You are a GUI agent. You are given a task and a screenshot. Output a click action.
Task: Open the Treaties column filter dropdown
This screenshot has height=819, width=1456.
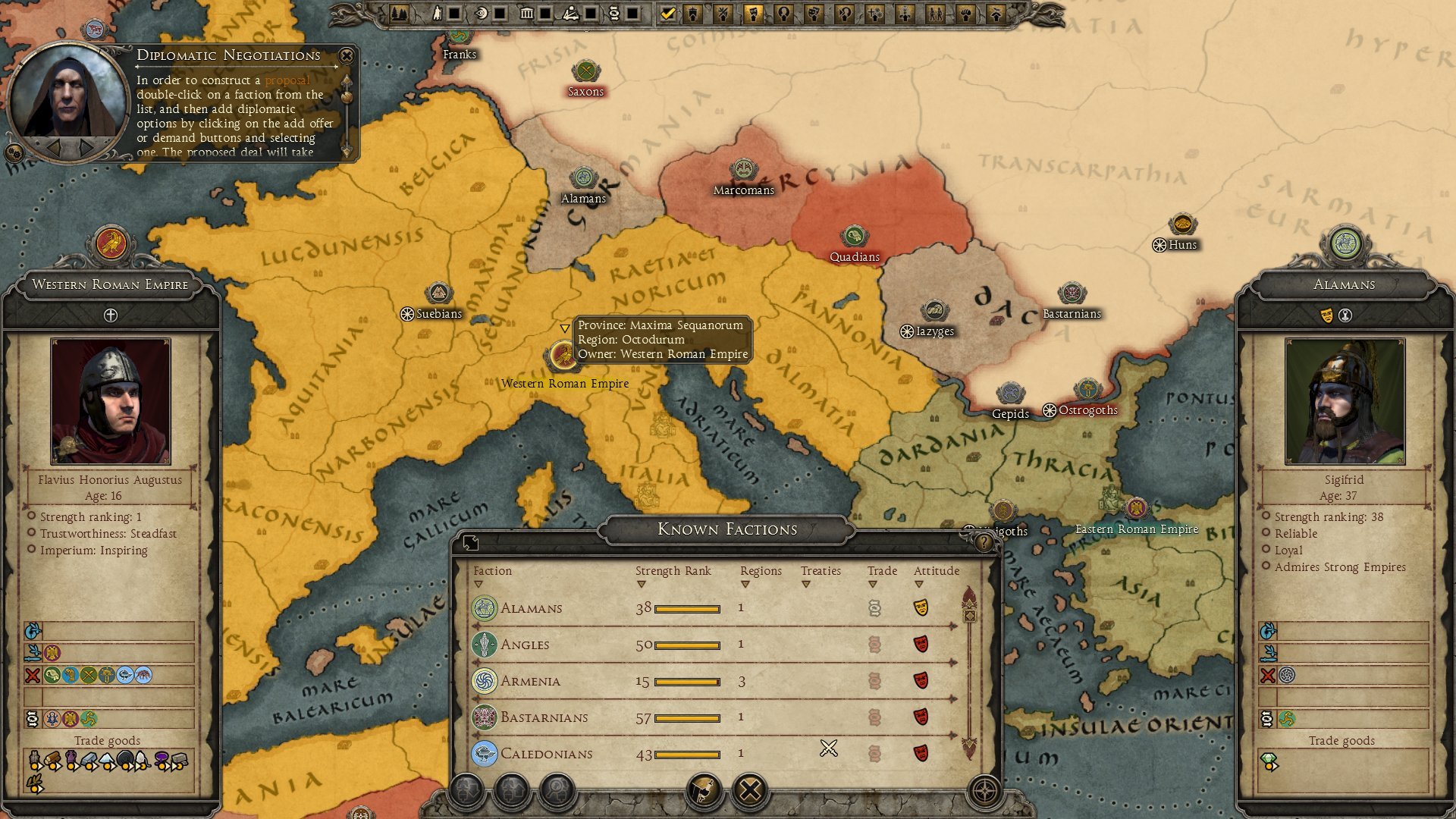(806, 584)
